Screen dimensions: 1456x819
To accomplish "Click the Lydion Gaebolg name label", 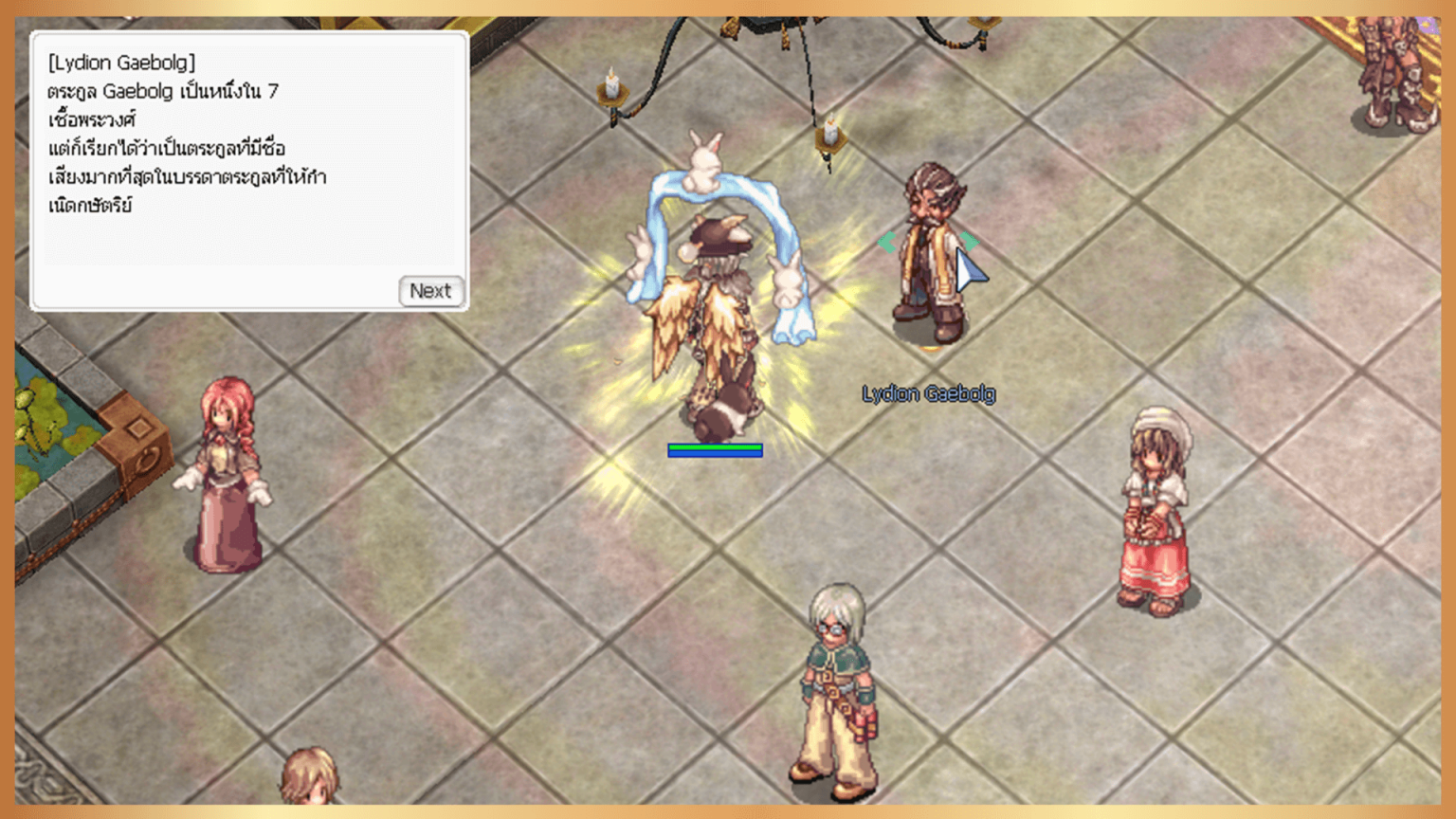I will 930,392.
